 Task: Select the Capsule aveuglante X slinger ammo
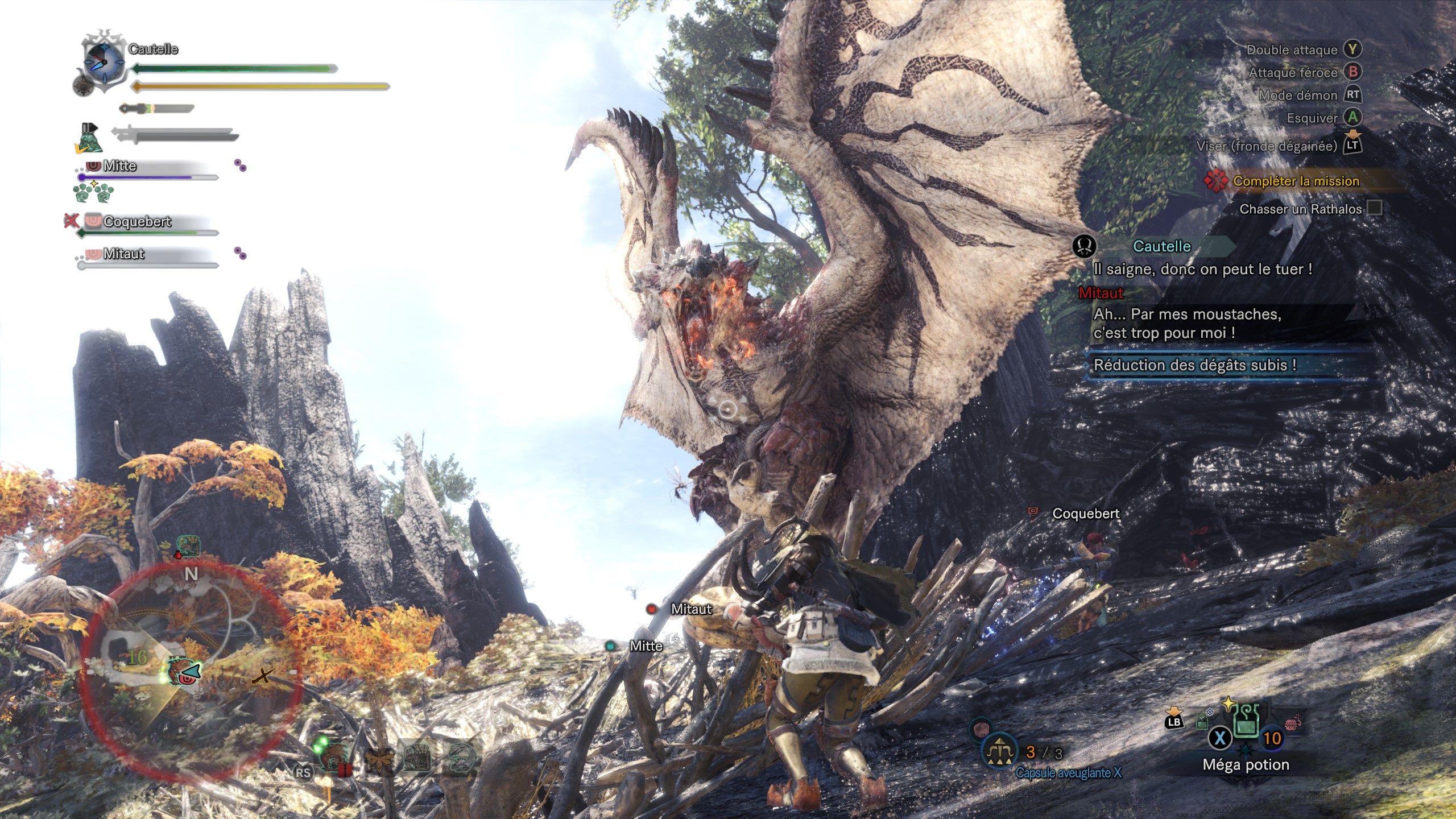pyautogui.click(x=1000, y=752)
